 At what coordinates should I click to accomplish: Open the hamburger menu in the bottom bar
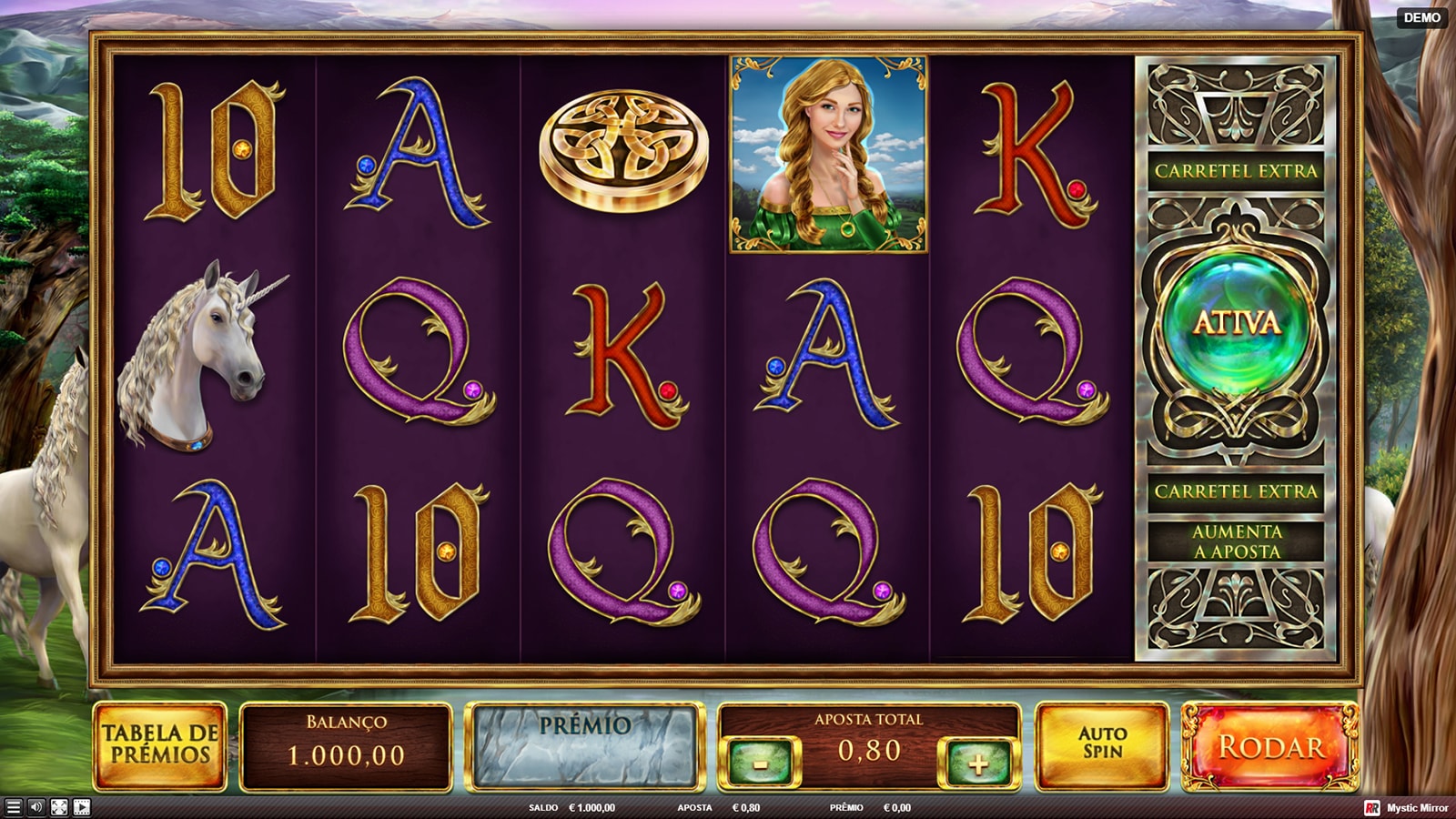[x=13, y=807]
